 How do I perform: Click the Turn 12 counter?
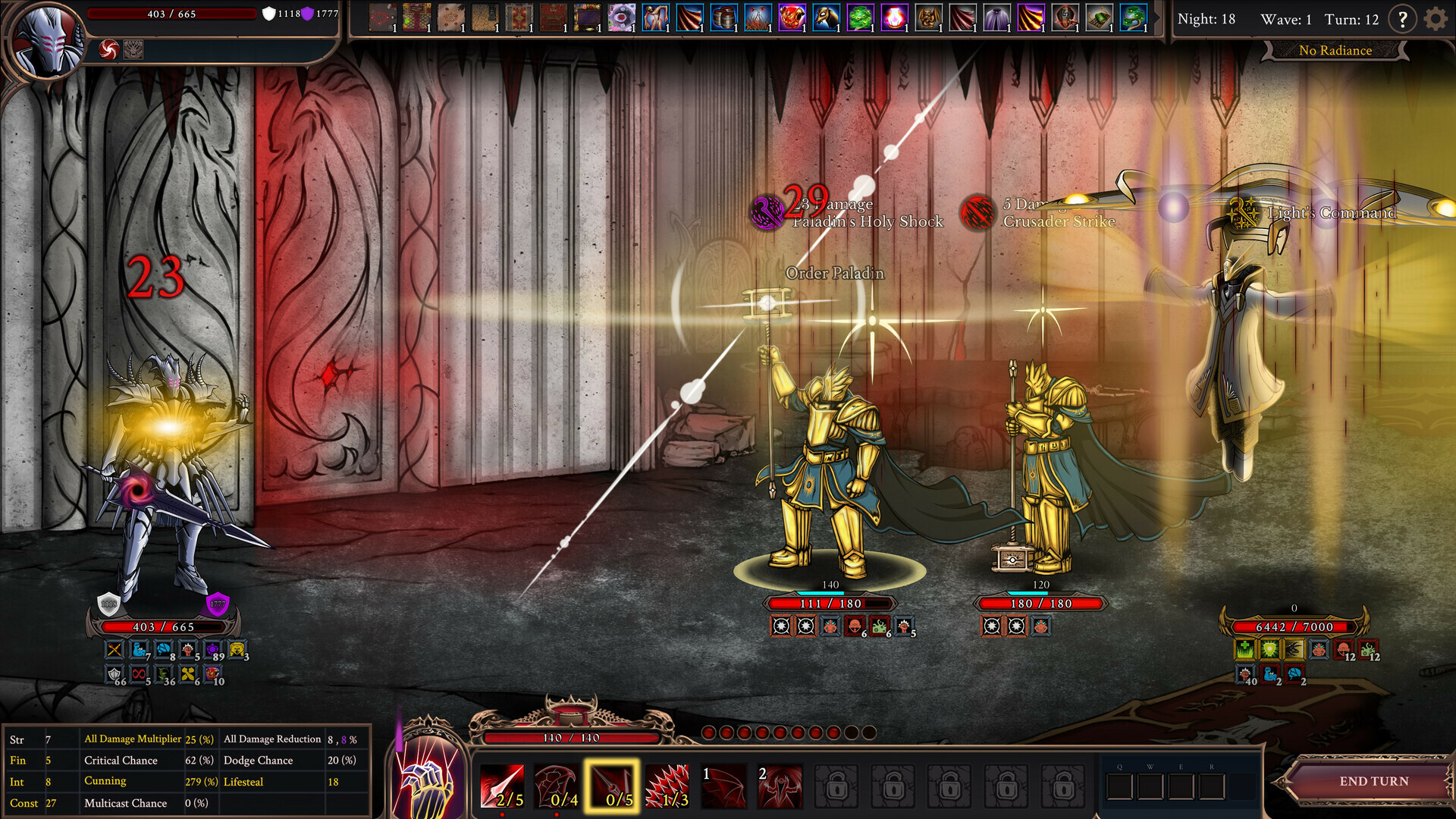point(1351,19)
